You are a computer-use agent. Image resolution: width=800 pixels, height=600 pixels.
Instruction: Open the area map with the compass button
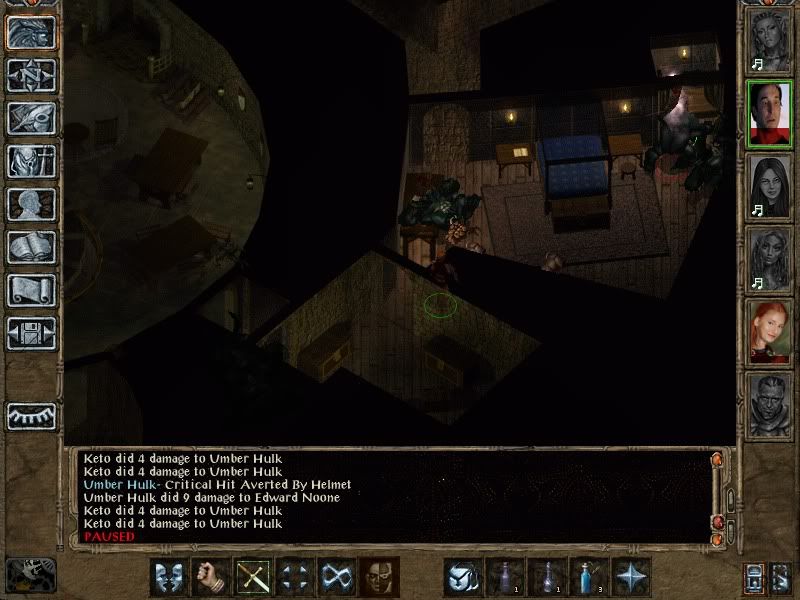coord(31,74)
